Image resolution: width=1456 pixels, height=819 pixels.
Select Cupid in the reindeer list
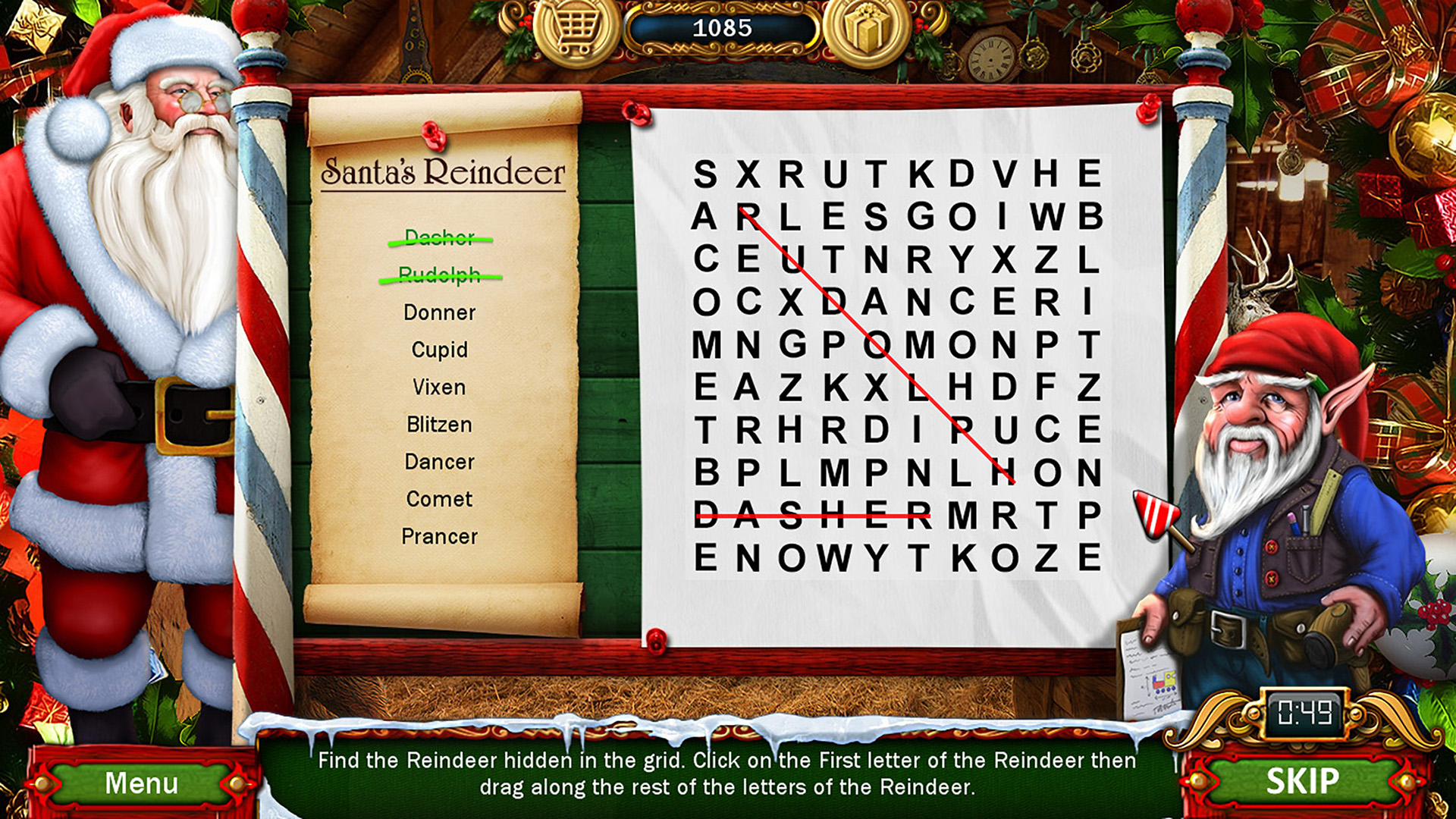point(438,350)
